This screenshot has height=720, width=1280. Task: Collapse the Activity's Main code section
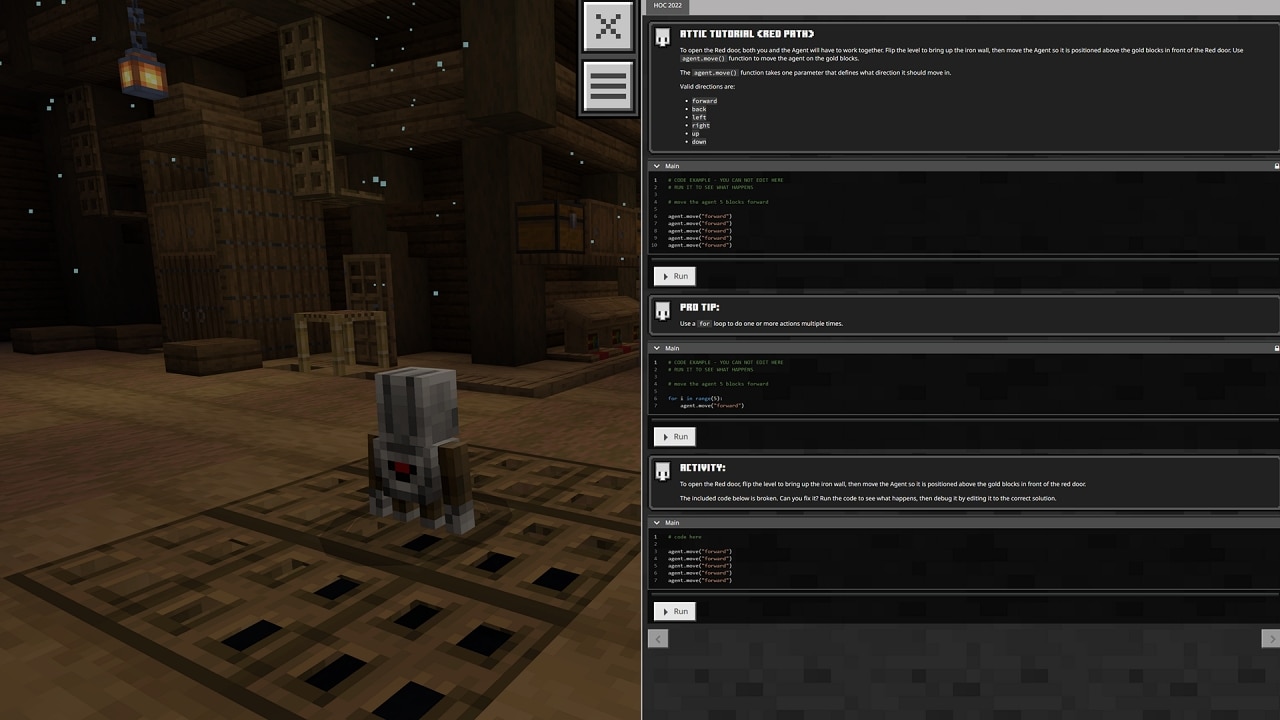click(x=656, y=522)
